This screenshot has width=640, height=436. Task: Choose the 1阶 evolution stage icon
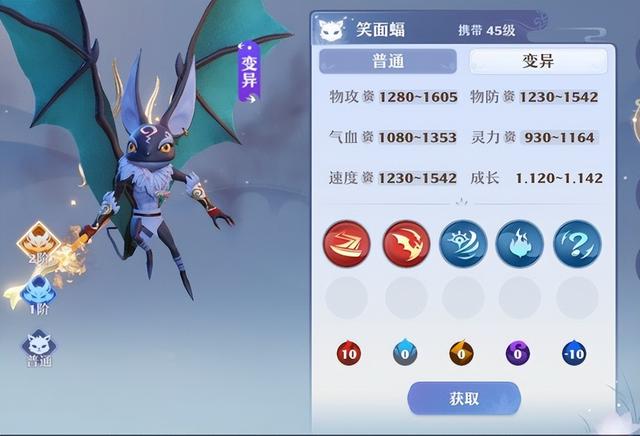tap(39, 295)
